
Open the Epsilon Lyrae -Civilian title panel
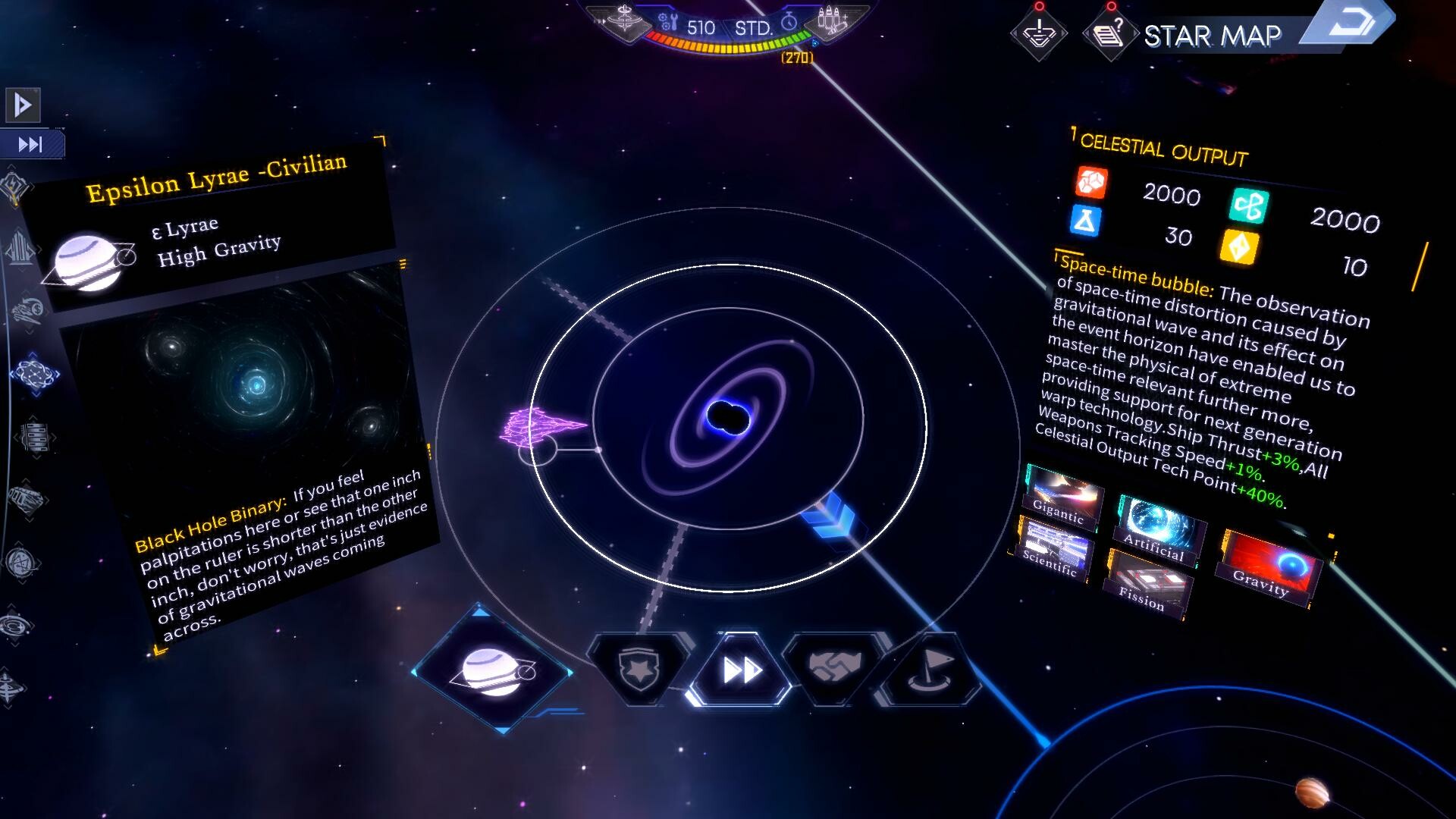[x=216, y=178]
